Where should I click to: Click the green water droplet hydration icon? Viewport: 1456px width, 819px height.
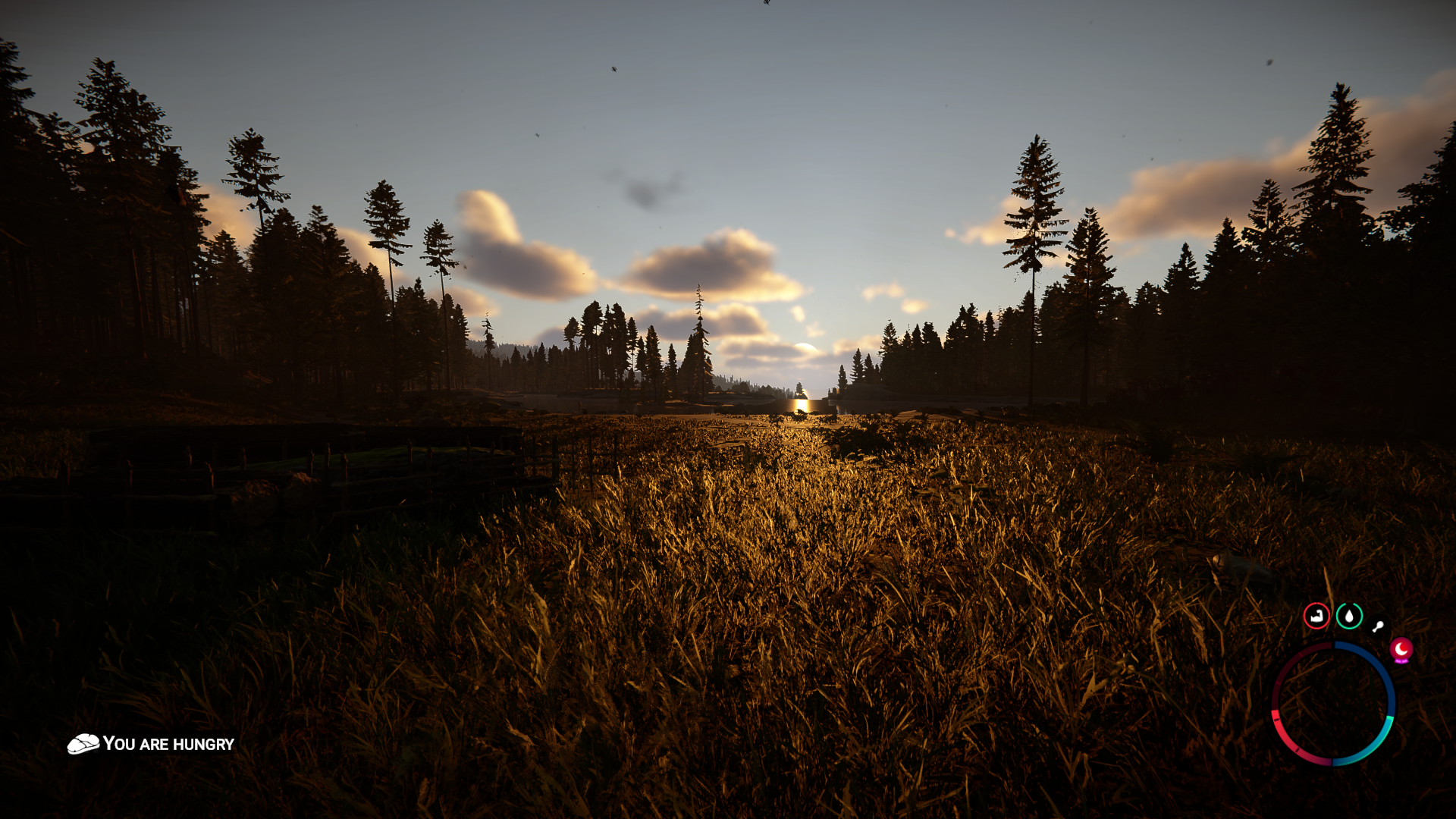tap(1350, 617)
